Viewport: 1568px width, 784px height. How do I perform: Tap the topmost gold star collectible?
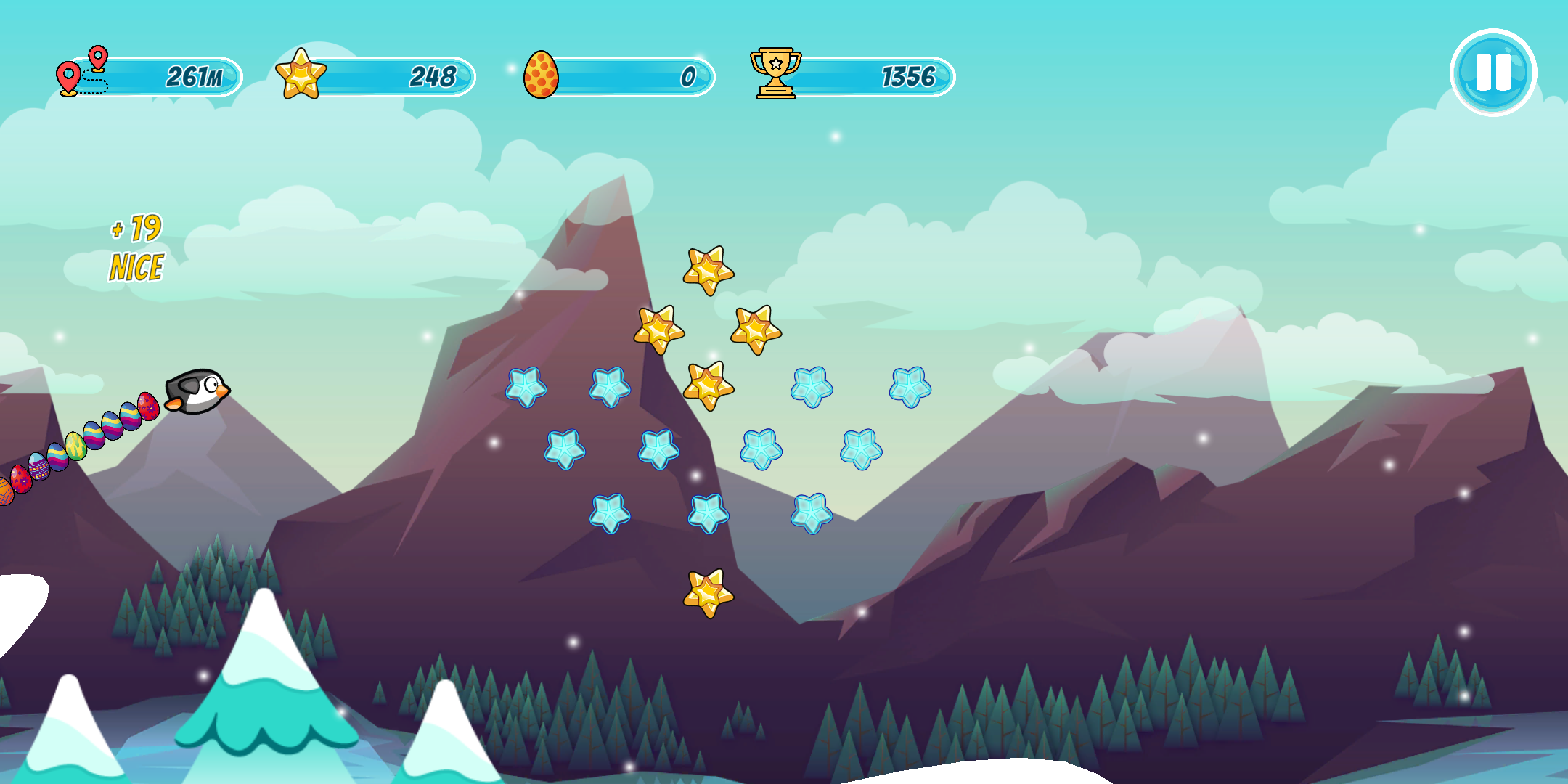707,269
